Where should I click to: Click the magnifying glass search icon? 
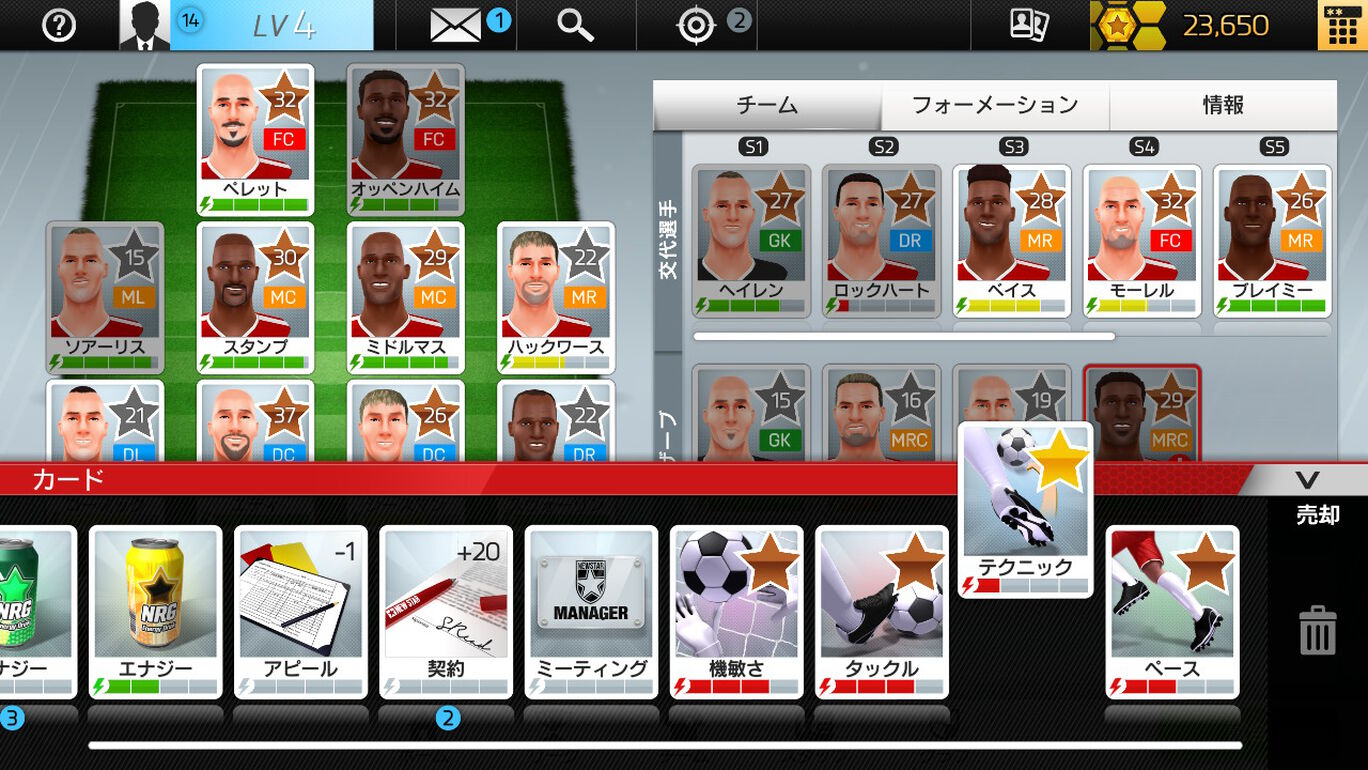575,25
